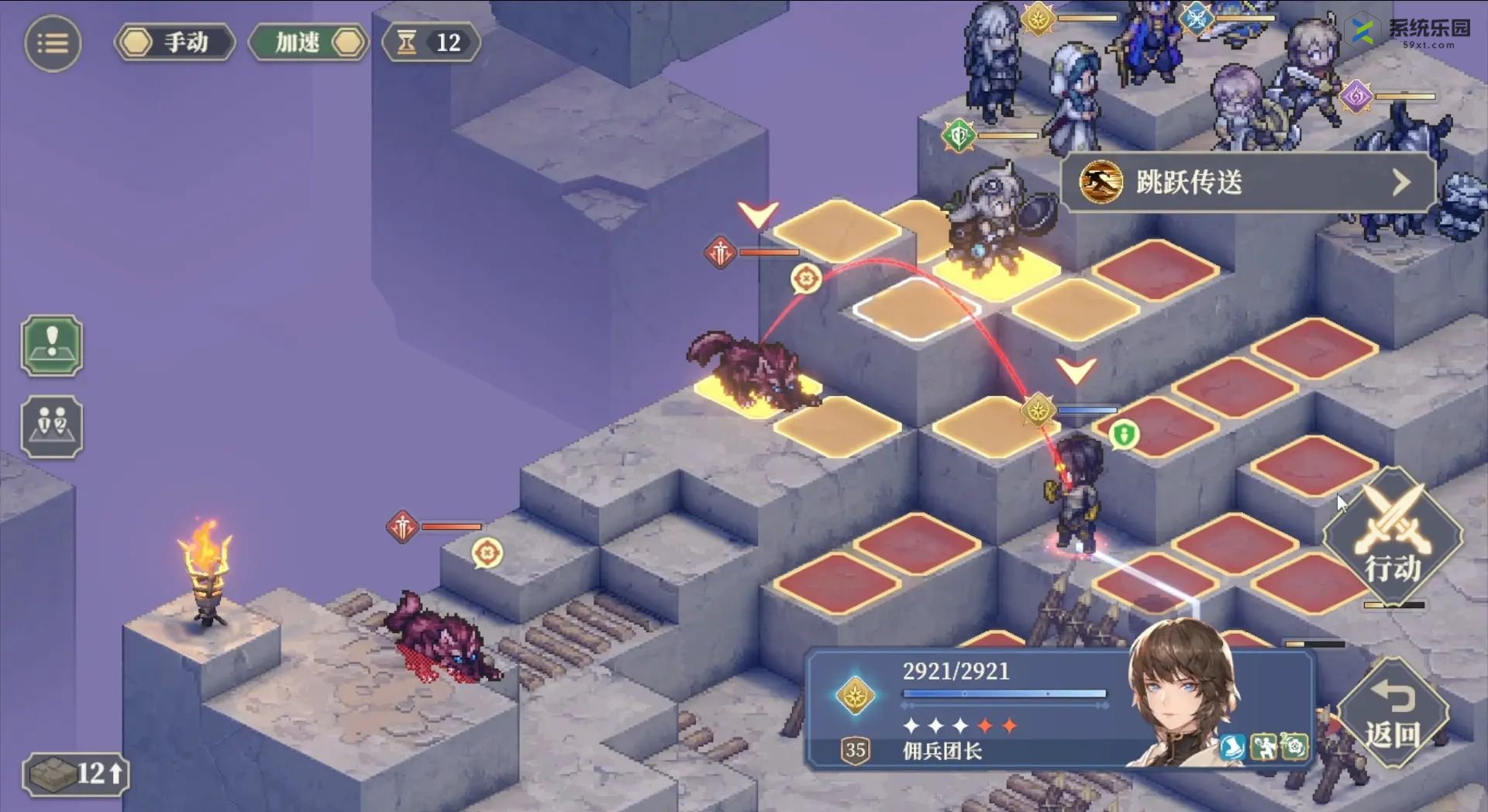Select the 跳跃传送 jump teleport skill
Image resolution: width=1488 pixels, height=812 pixels.
tap(1246, 183)
